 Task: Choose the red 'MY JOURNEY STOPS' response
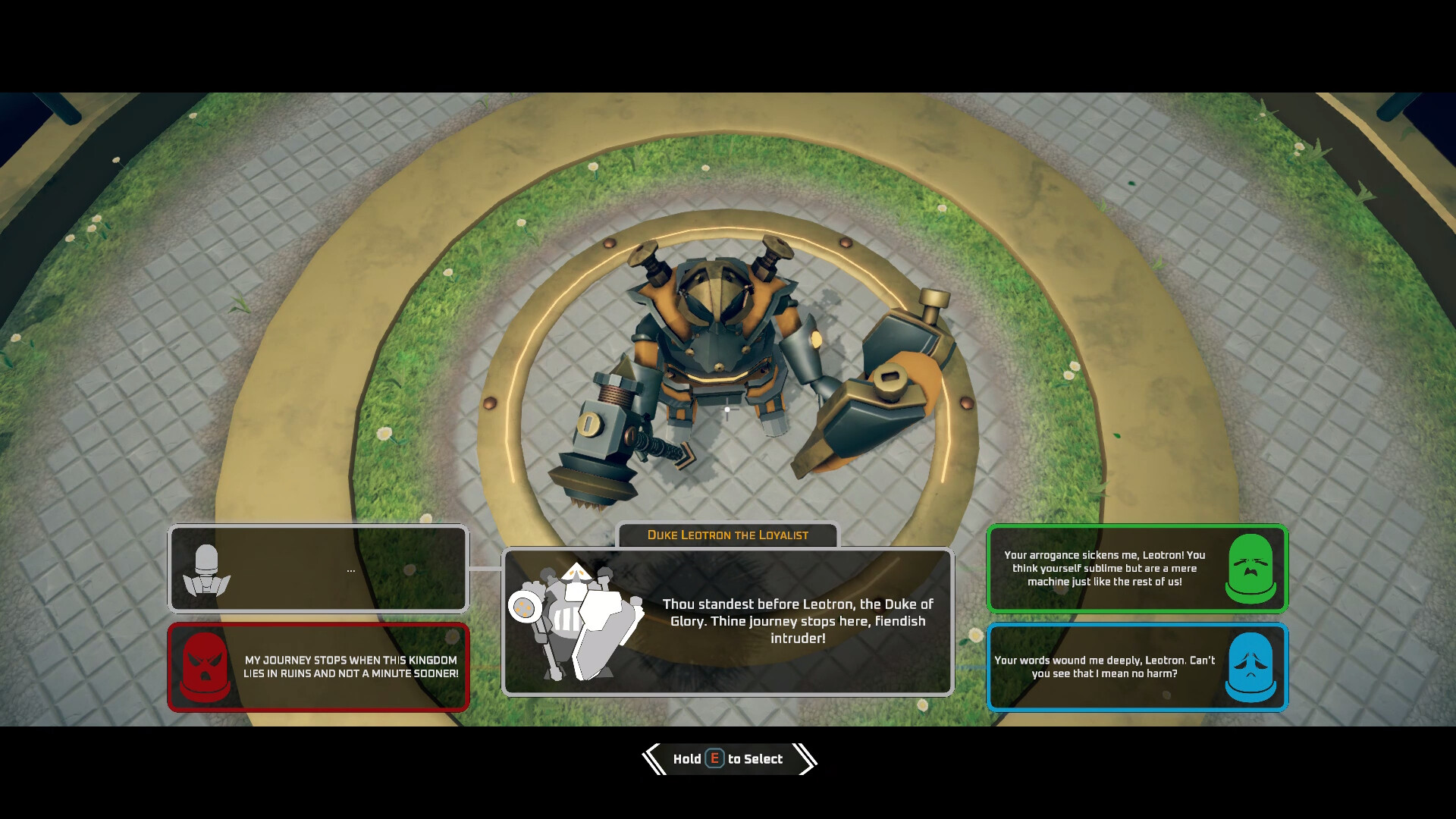click(x=318, y=667)
